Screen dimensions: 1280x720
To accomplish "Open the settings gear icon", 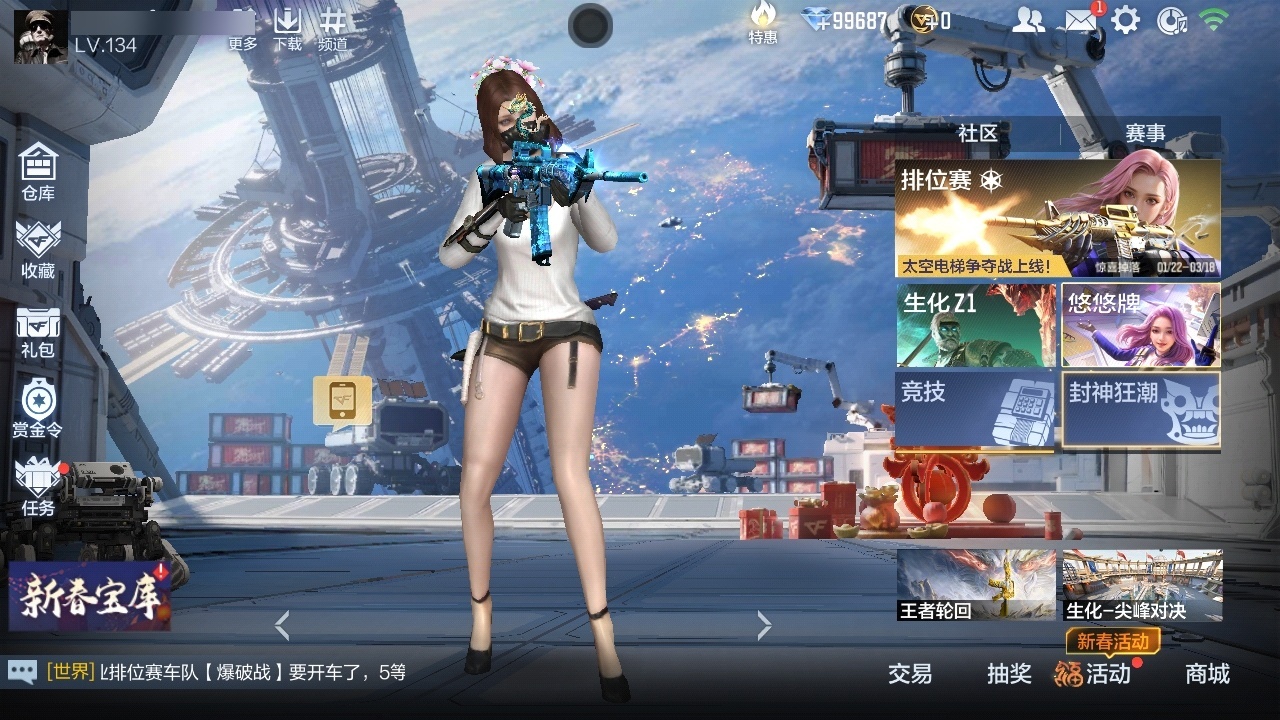I will pyautogui.click(x=1126, y=20).
